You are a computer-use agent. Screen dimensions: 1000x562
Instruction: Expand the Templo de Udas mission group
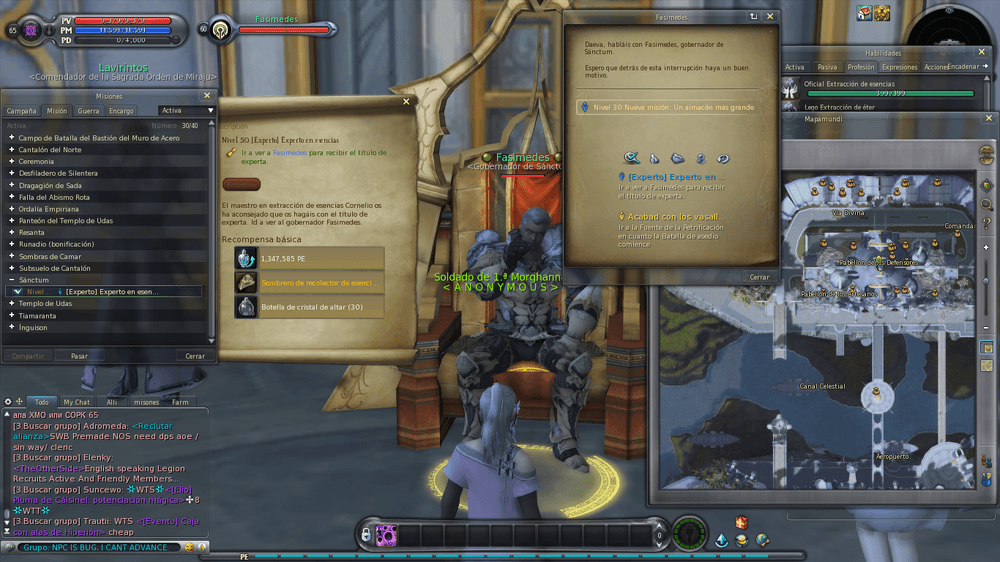(x=45, y=303)
